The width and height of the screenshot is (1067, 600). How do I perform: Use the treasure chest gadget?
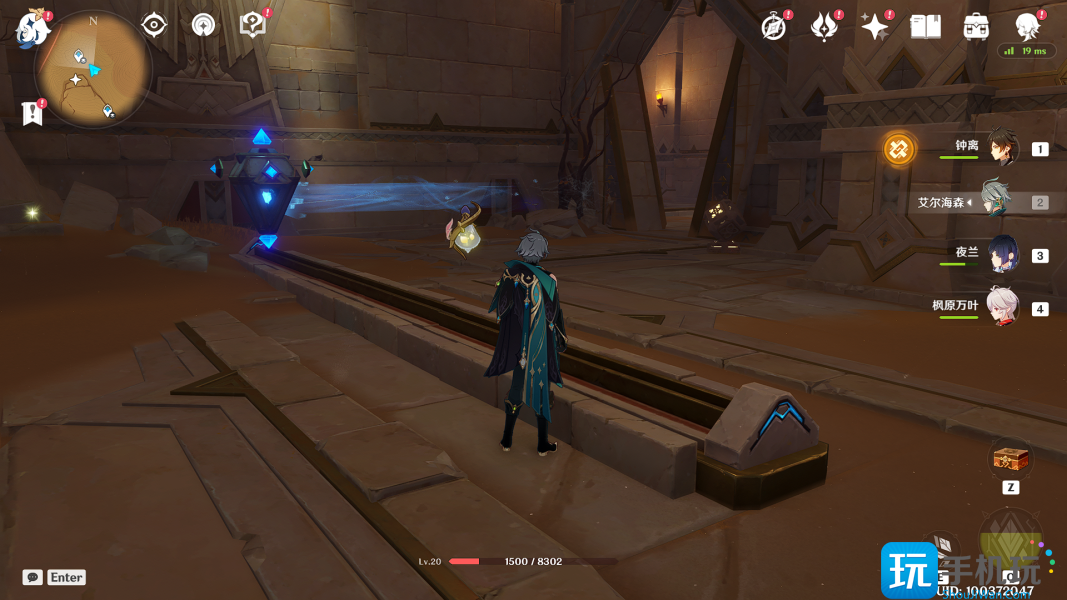[x=1009, y=460]
